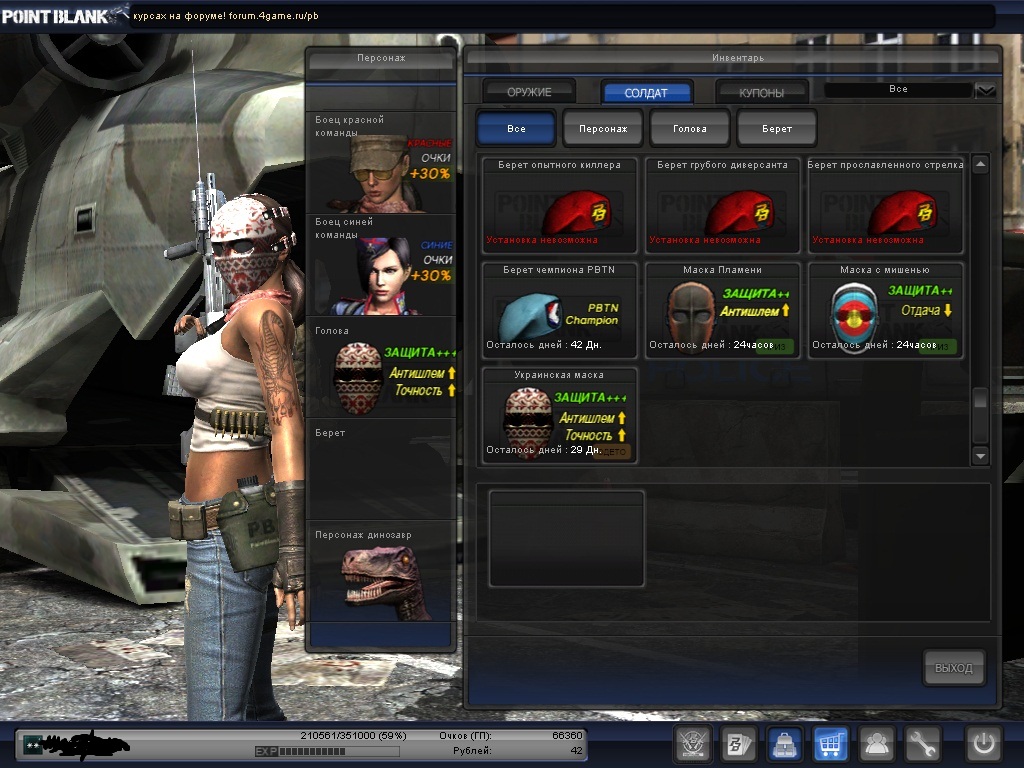Select the Боец синей команды slot
This screenshot has width=1024, height=768.
[x=380, y=265]
